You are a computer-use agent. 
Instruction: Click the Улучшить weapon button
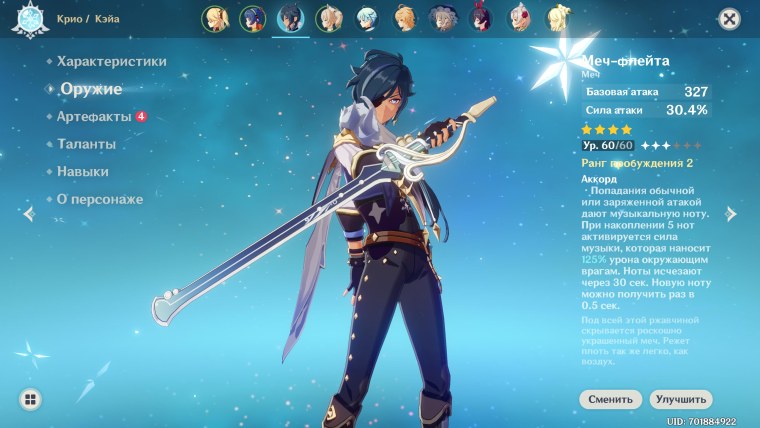[681, 399]
